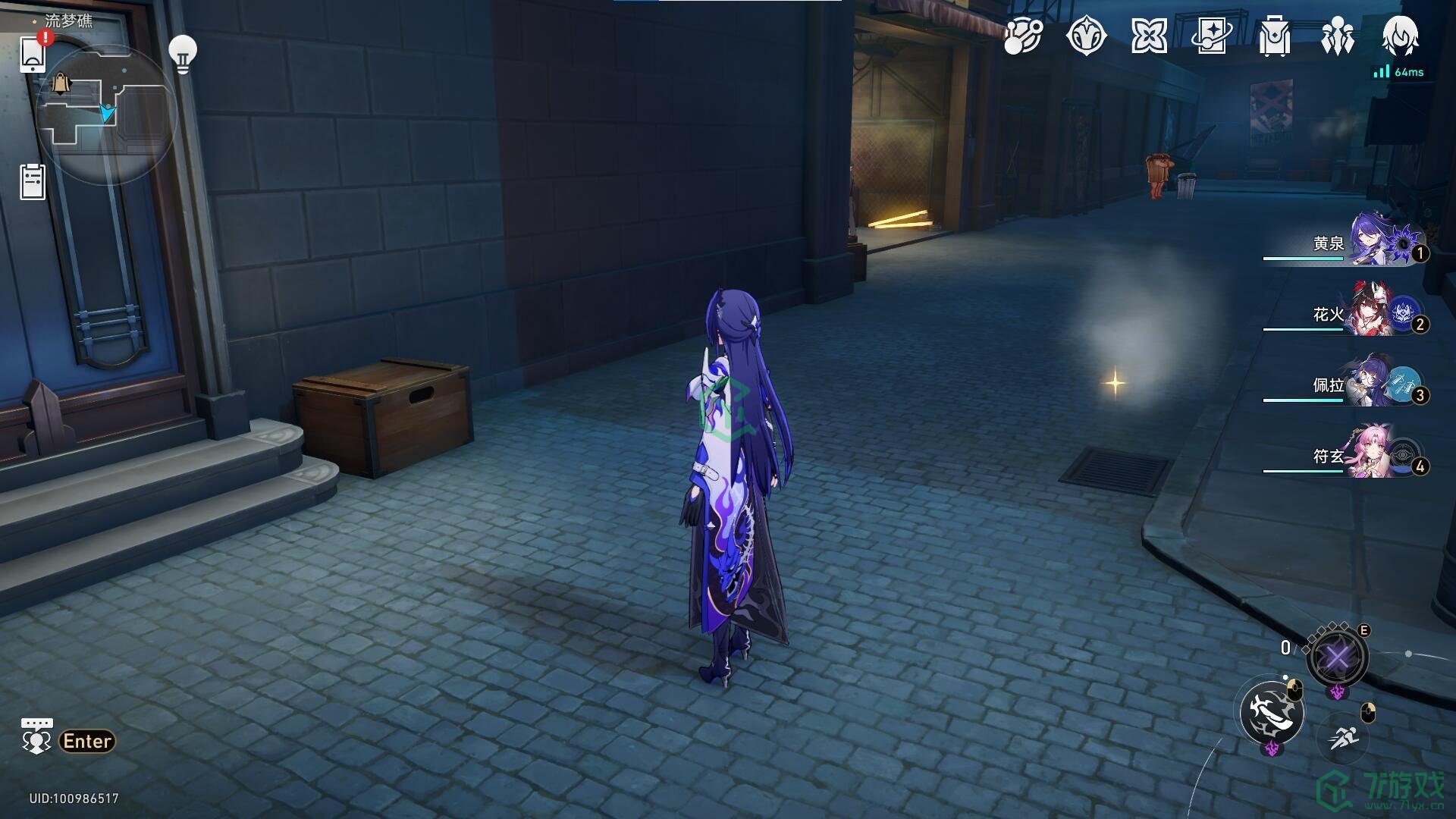The height and width of the screenshot is (819, 1456).
Task: Open the minimap
Action: click(106, 114)
